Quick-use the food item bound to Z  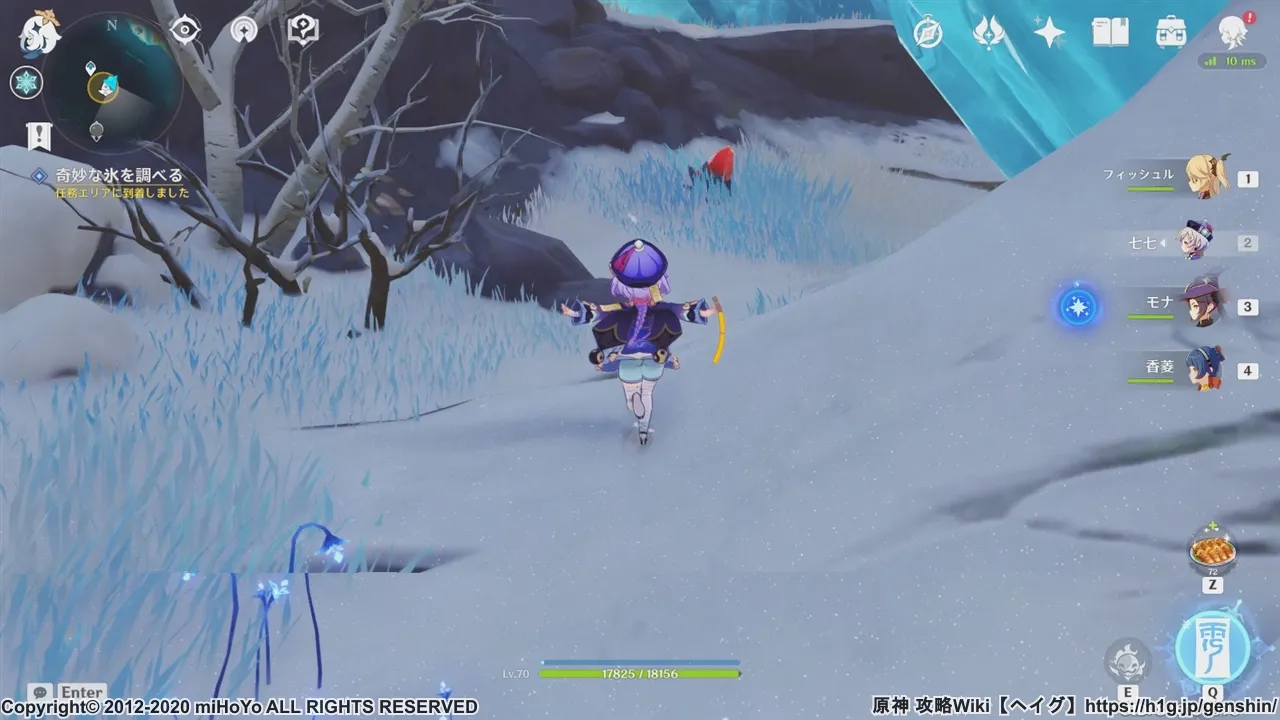tap(1214, 550)
